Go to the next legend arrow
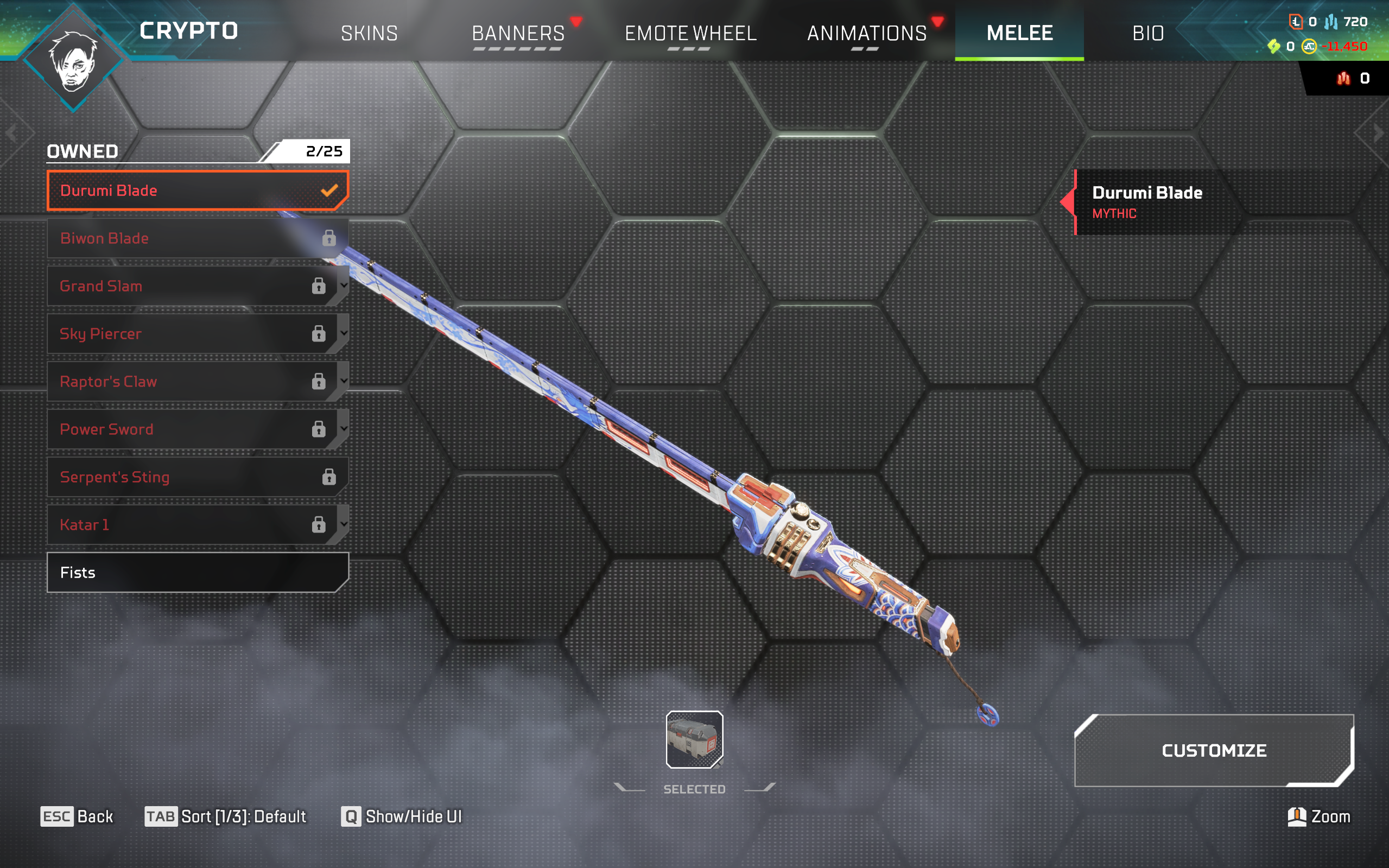The height and width of the screenshot is (868, 1389). point(1378,134)
